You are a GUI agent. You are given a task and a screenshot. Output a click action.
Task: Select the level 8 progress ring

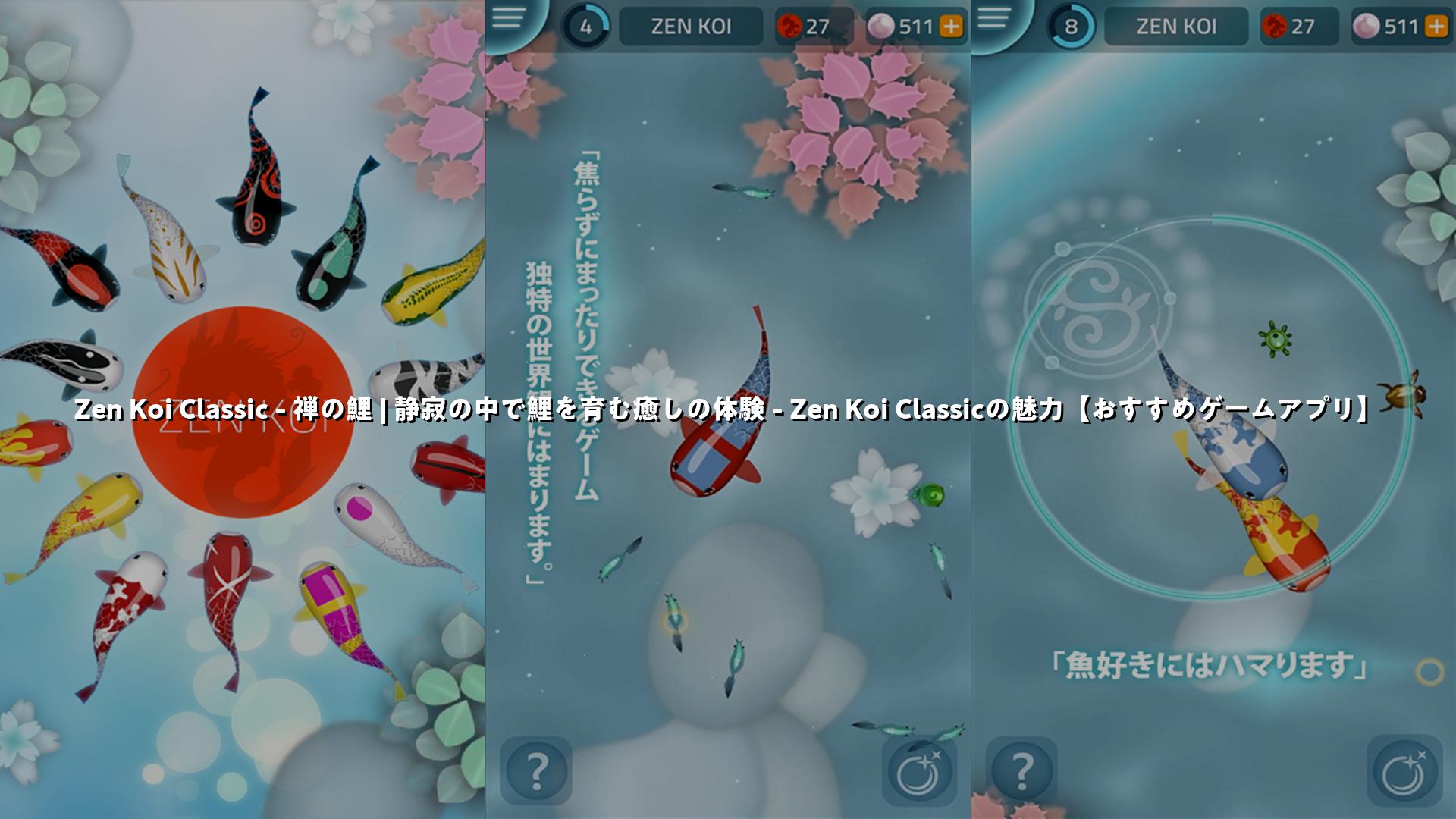pos(1071,27)
